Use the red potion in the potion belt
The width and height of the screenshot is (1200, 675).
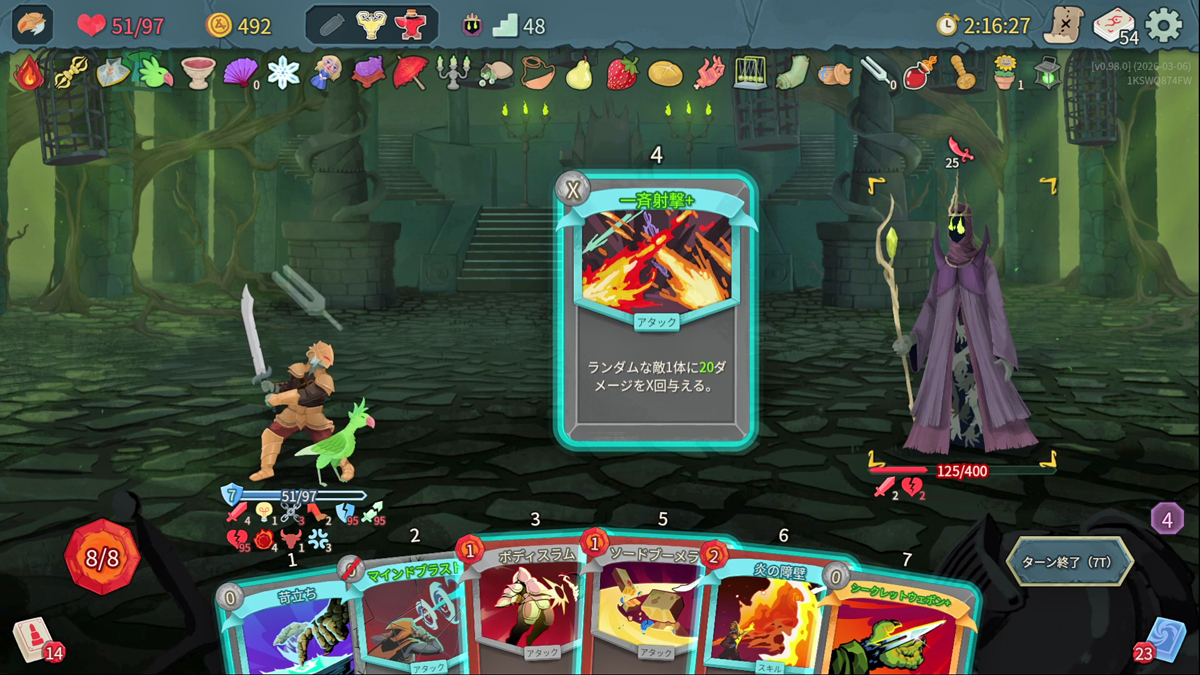411,26
